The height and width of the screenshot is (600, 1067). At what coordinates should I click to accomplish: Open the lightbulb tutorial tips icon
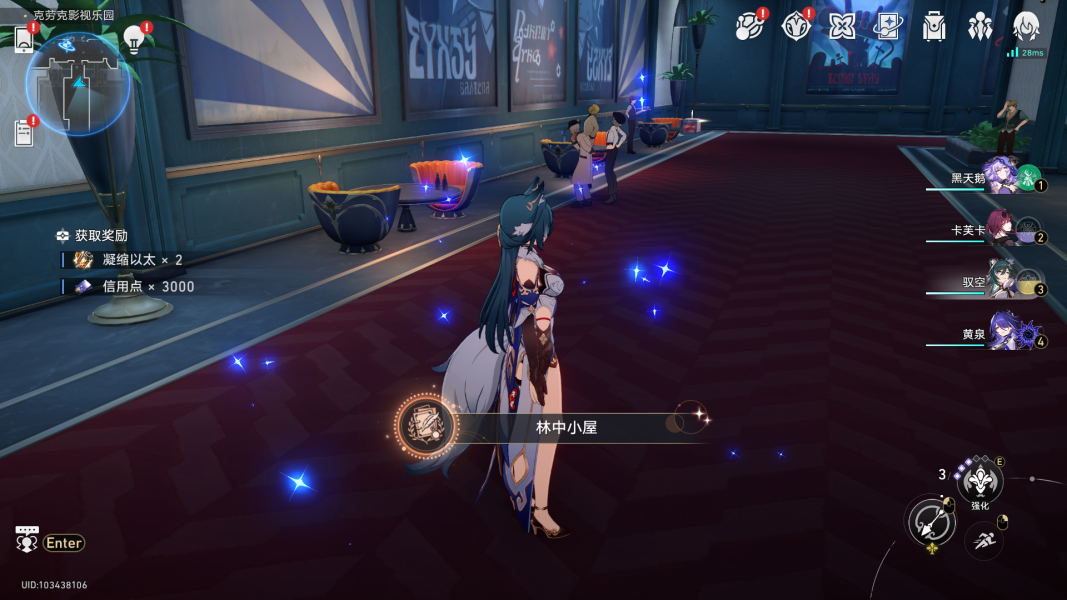click(x=133, y=38)
